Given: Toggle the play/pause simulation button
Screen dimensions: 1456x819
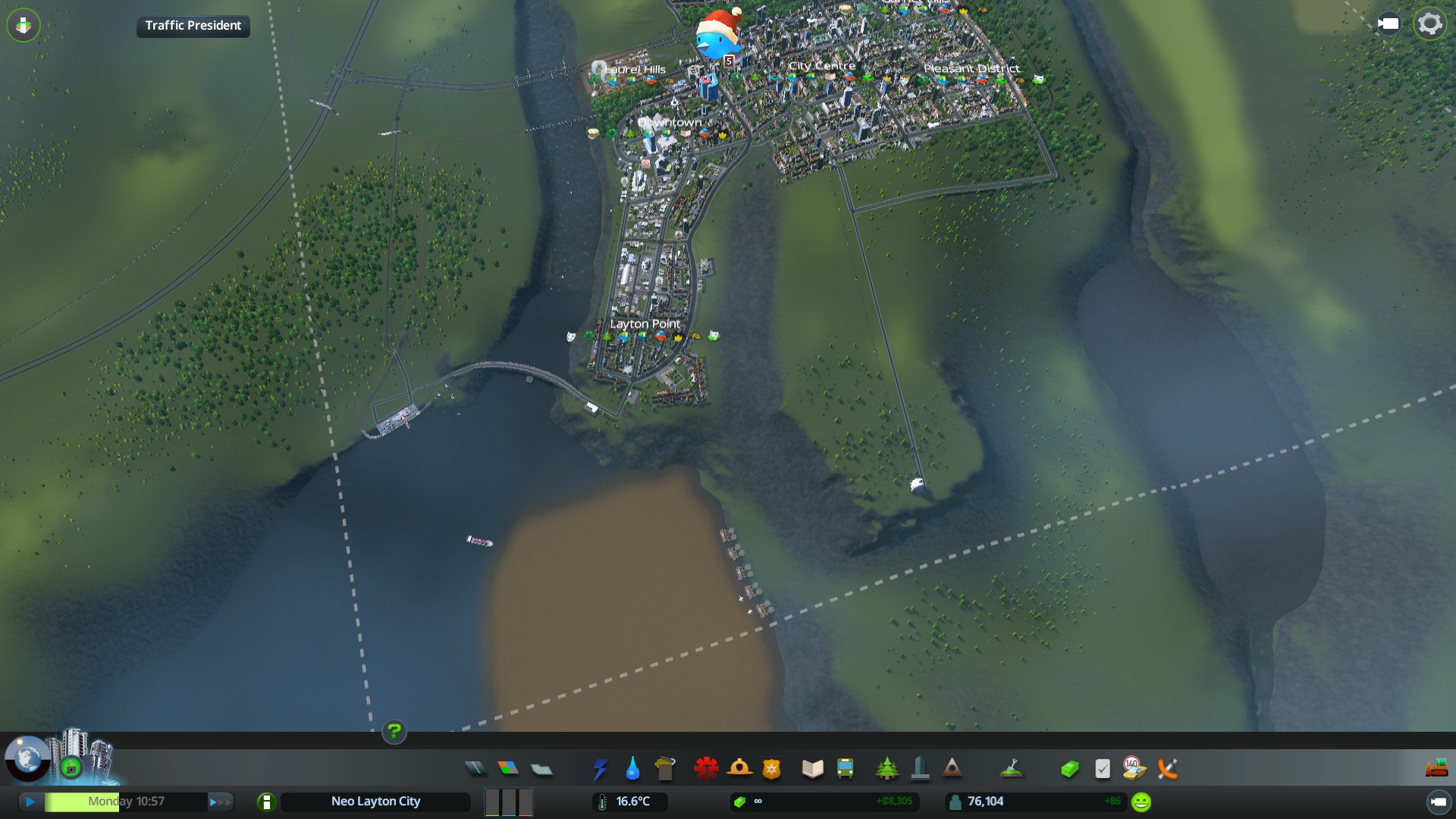Looking at the screenshot, I should click(x=30, y=802).
